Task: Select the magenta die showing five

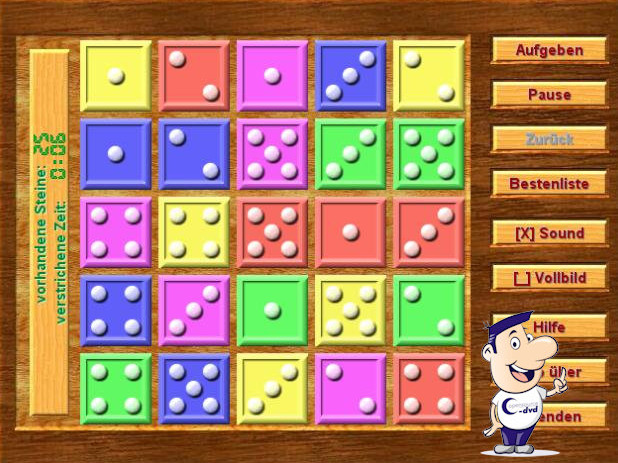Action: pos(272,154)
